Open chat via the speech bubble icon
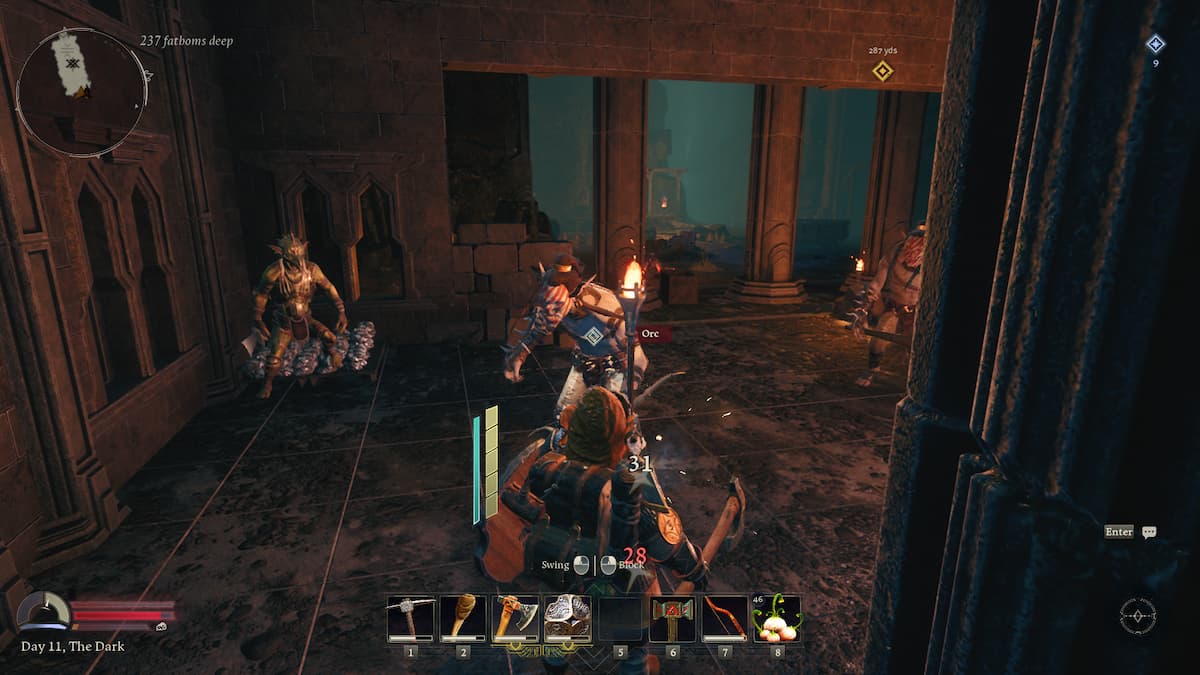This screenshot has width=1200, height=675. click(x=1149, y=532)
